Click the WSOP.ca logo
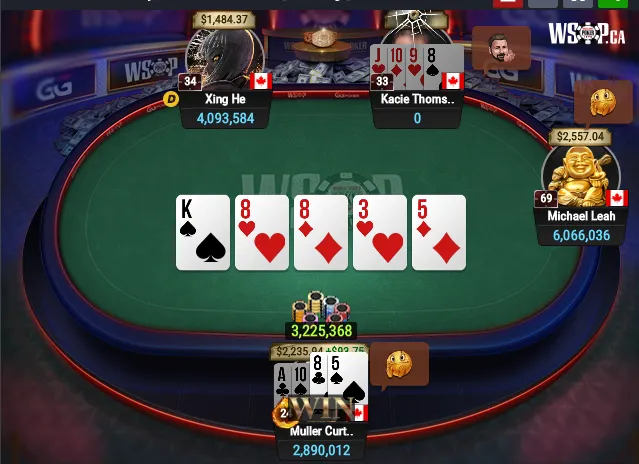The width and height of the screenshot is (639, 464). click(x=586, y=34)
